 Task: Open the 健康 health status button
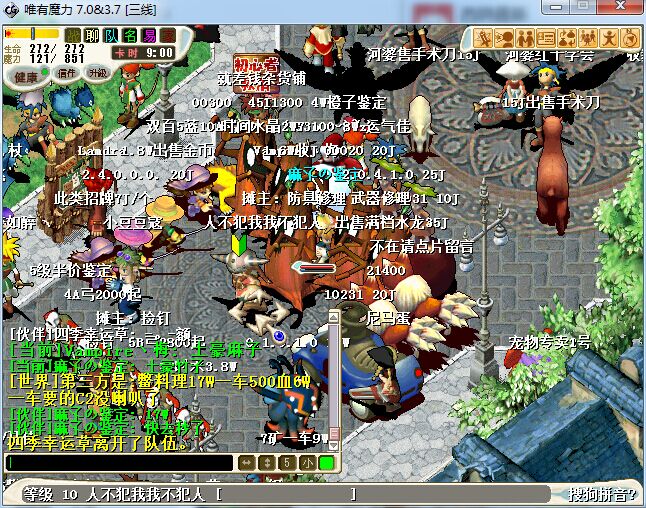[x=27, y=76]
